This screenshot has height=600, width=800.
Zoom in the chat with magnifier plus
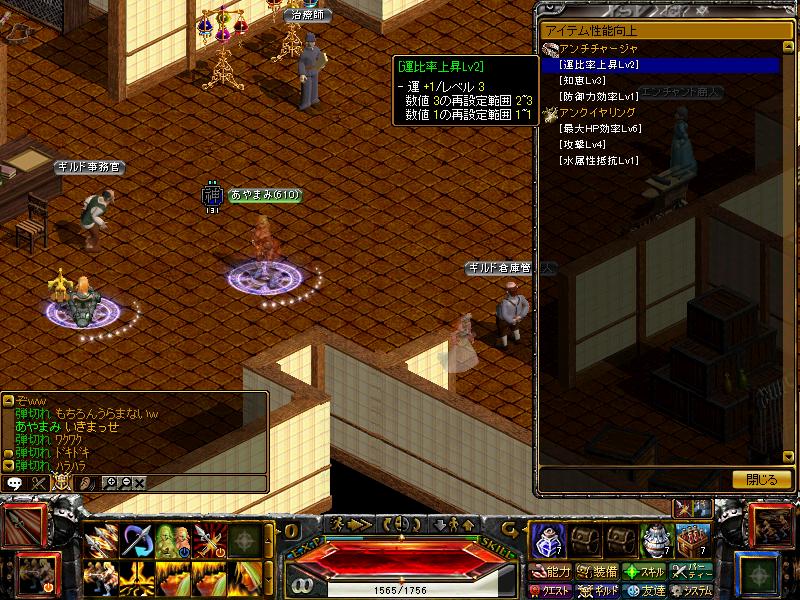[x=110, y=482]
